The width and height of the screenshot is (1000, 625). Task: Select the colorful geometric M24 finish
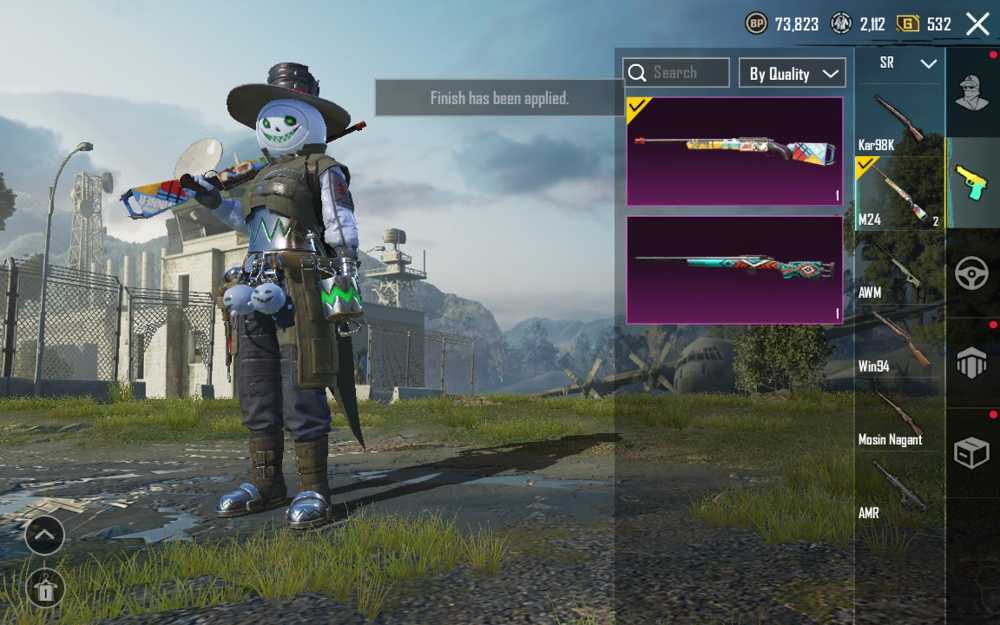pos(735,151)
